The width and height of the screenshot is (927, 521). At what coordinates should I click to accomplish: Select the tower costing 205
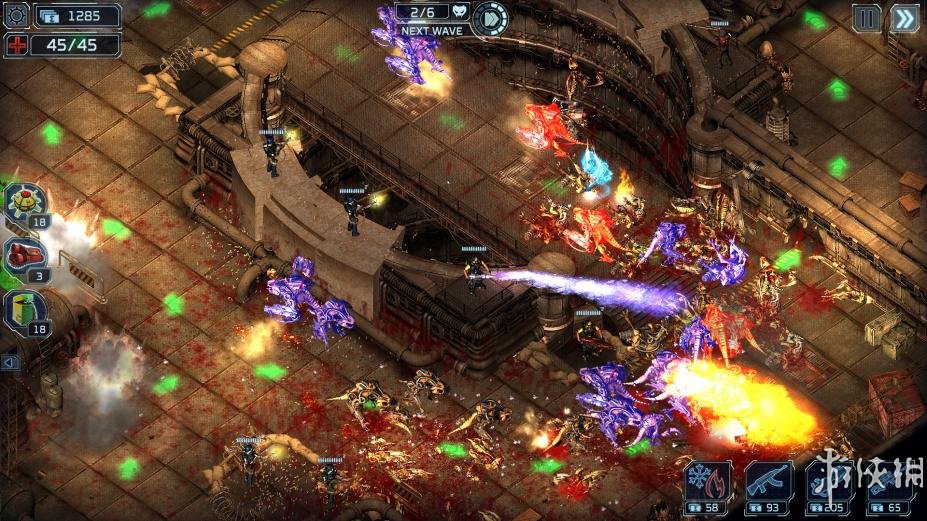tap(830, 484)
